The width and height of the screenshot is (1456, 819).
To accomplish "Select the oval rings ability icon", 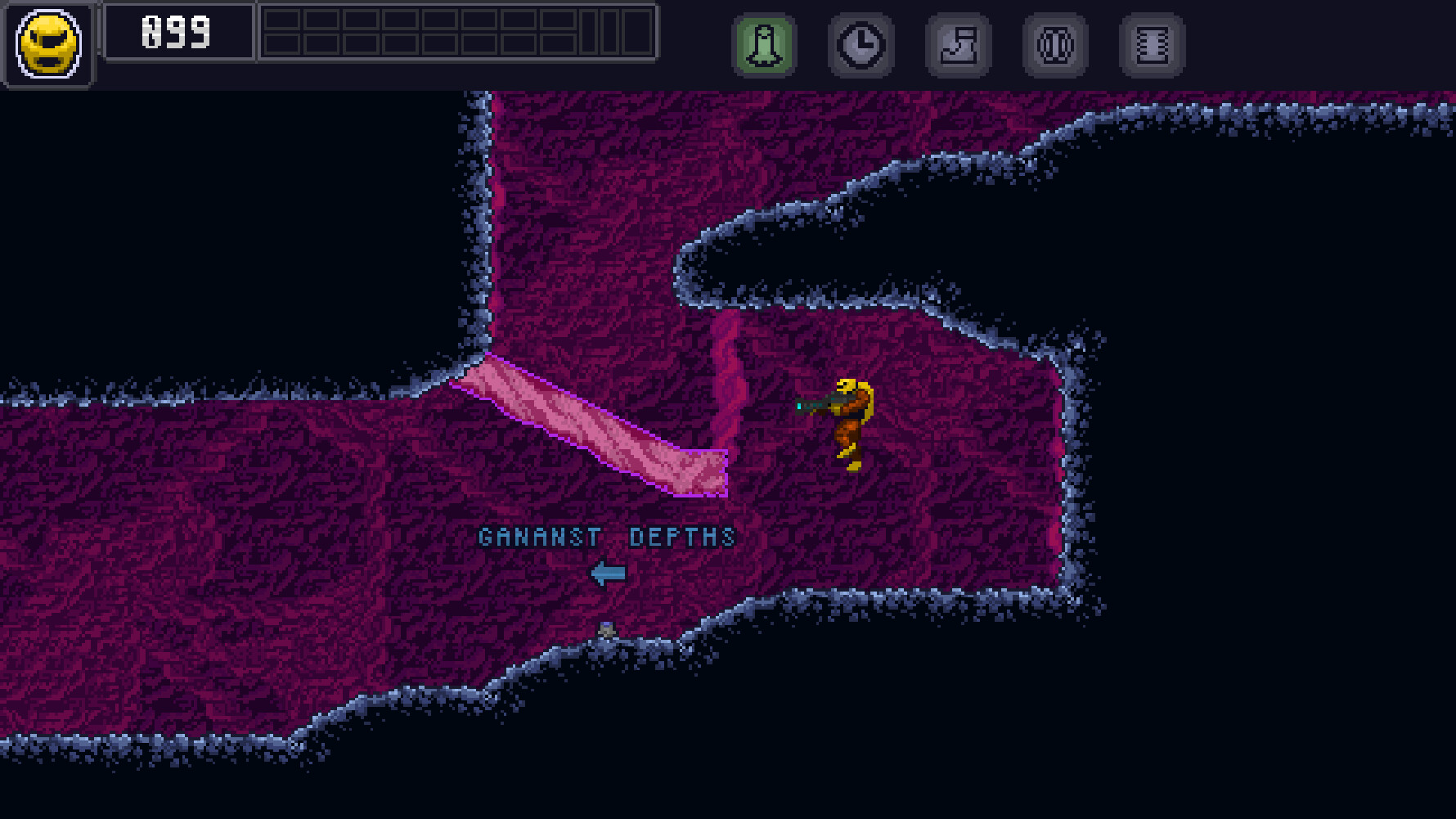I will pos(1054,45).
